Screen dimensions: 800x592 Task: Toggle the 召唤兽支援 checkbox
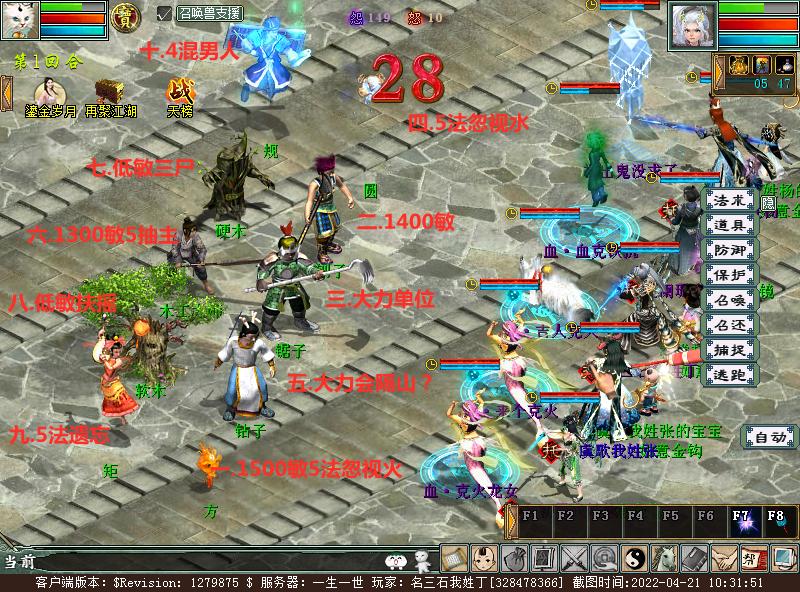[x=165, y=14]
